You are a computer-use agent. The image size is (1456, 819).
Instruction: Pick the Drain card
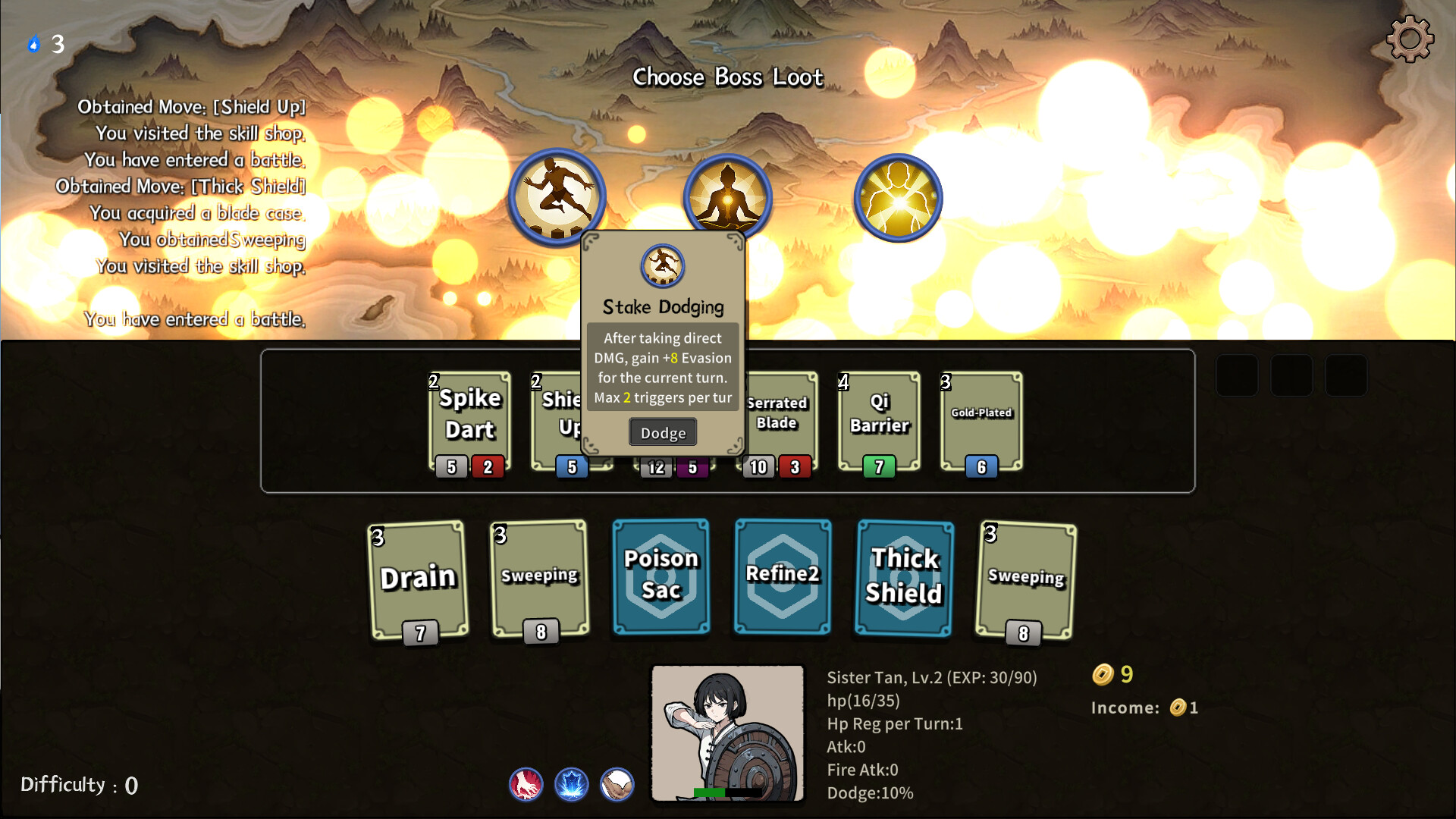[x=418, y=579]
